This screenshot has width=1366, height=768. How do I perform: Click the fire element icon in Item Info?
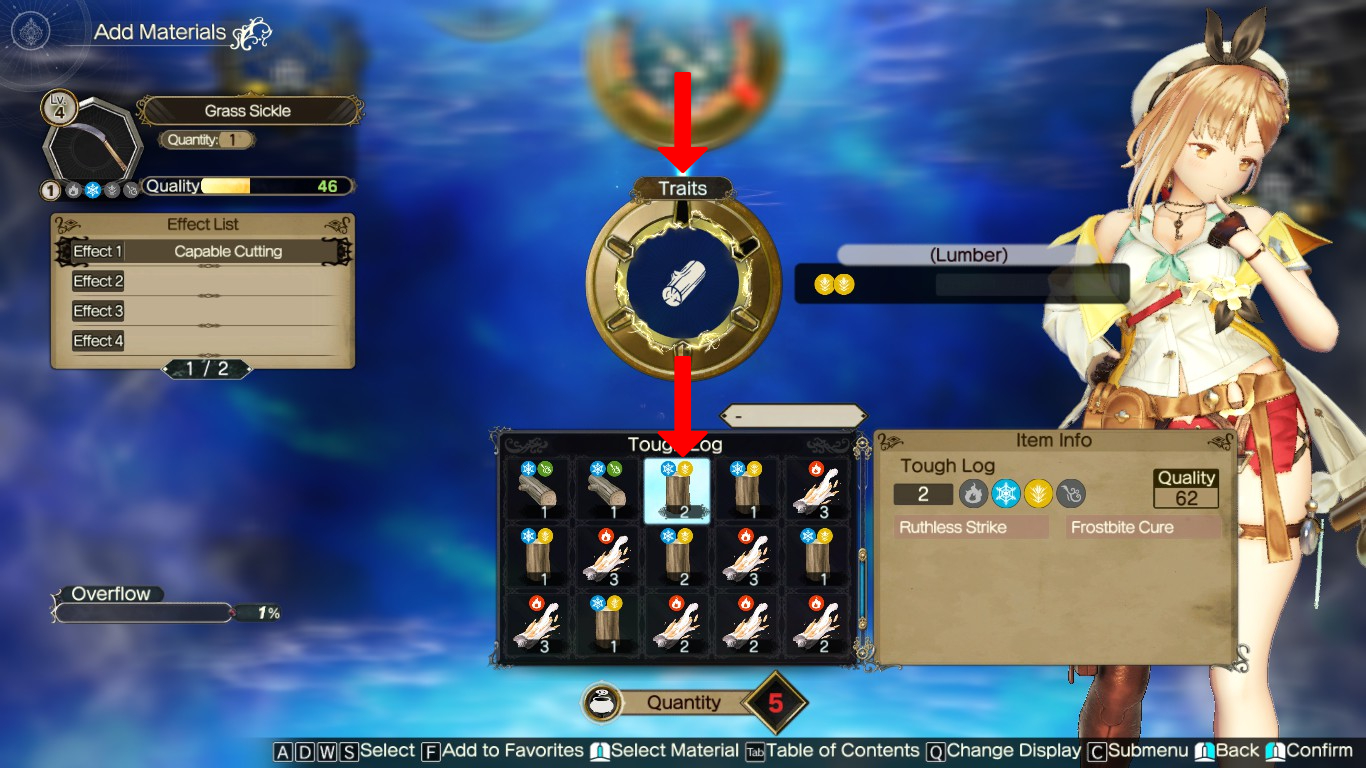click(973, 493)
